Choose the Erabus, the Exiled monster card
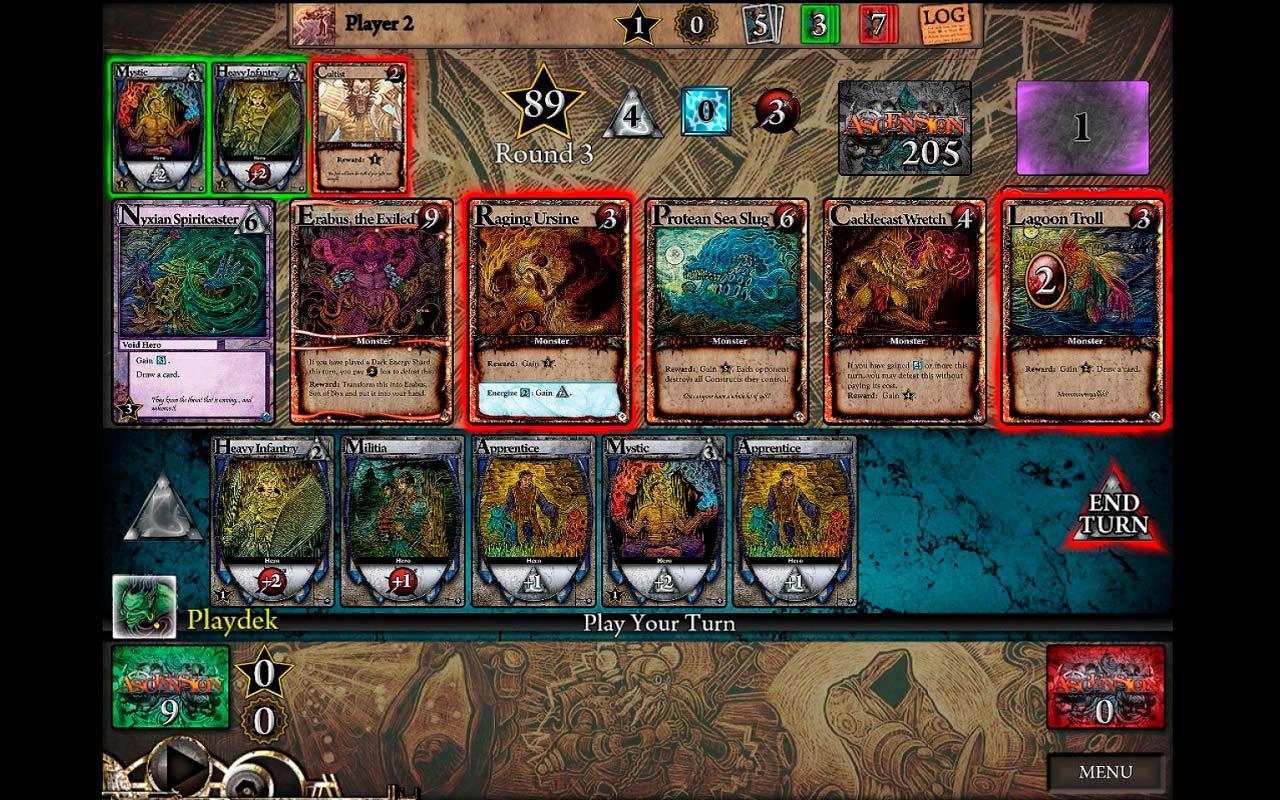This screenshot has width=1280, height=800. point(371,312)
